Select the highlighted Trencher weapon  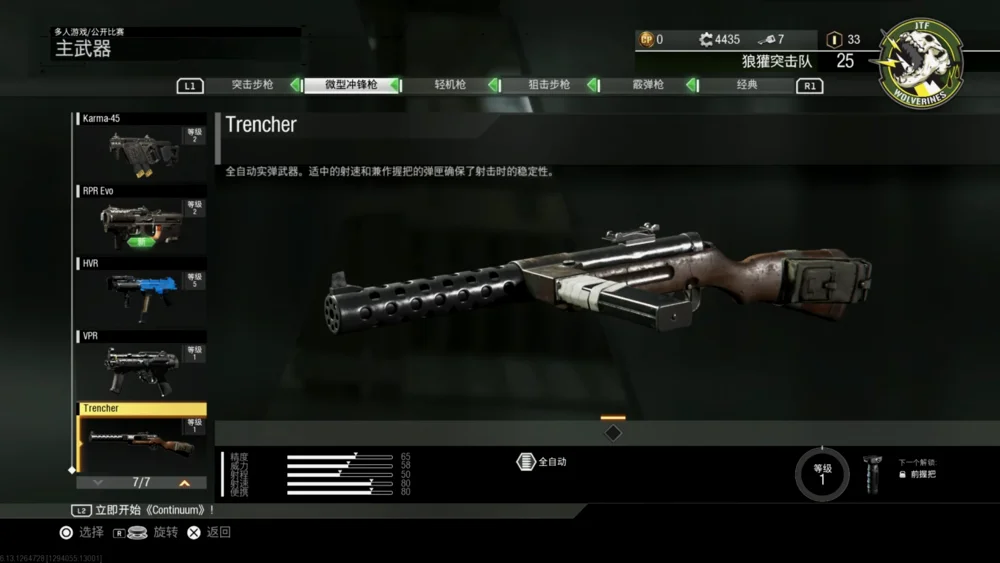[142, 437]
